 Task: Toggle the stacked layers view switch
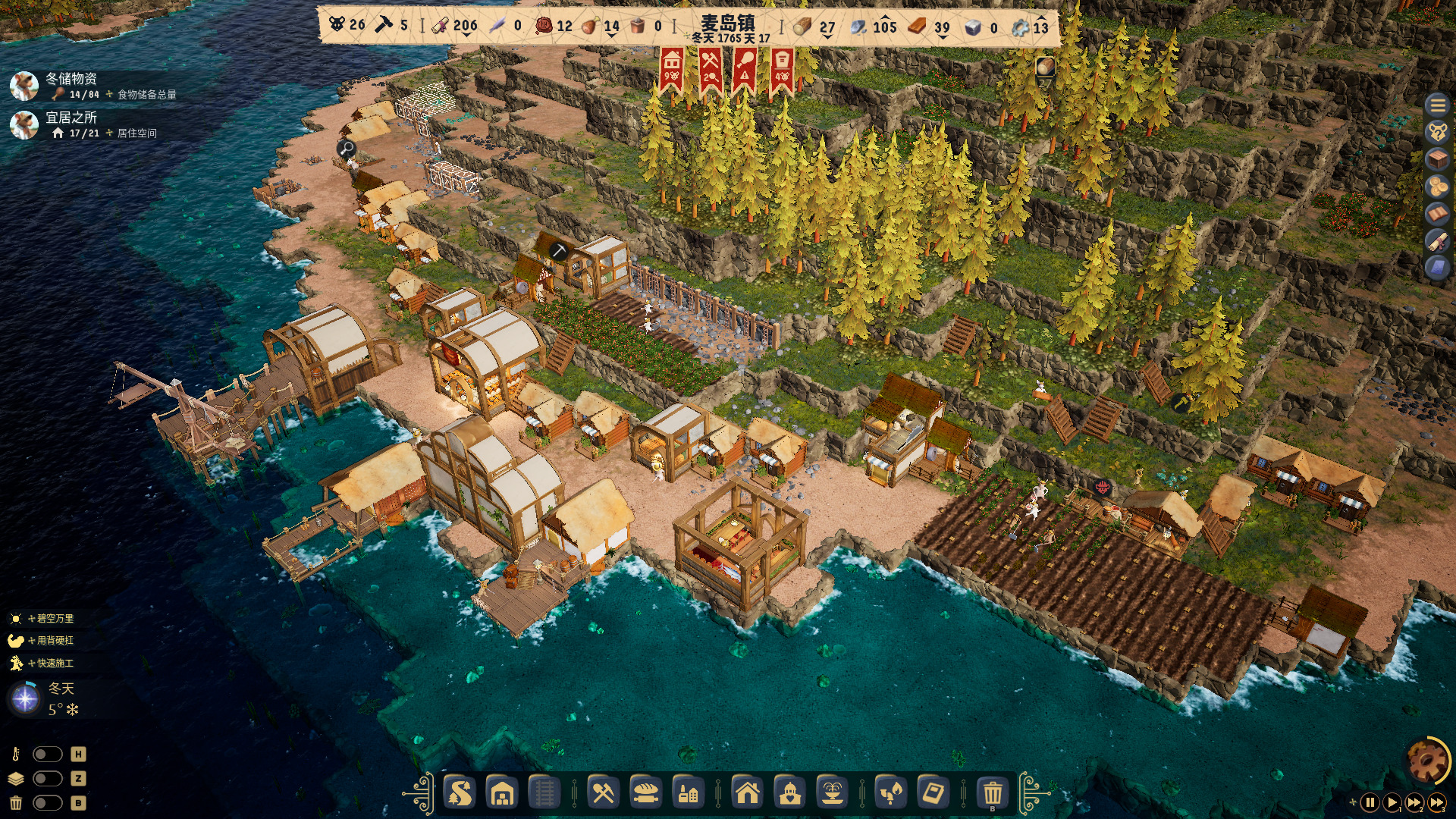click(47, 779)
